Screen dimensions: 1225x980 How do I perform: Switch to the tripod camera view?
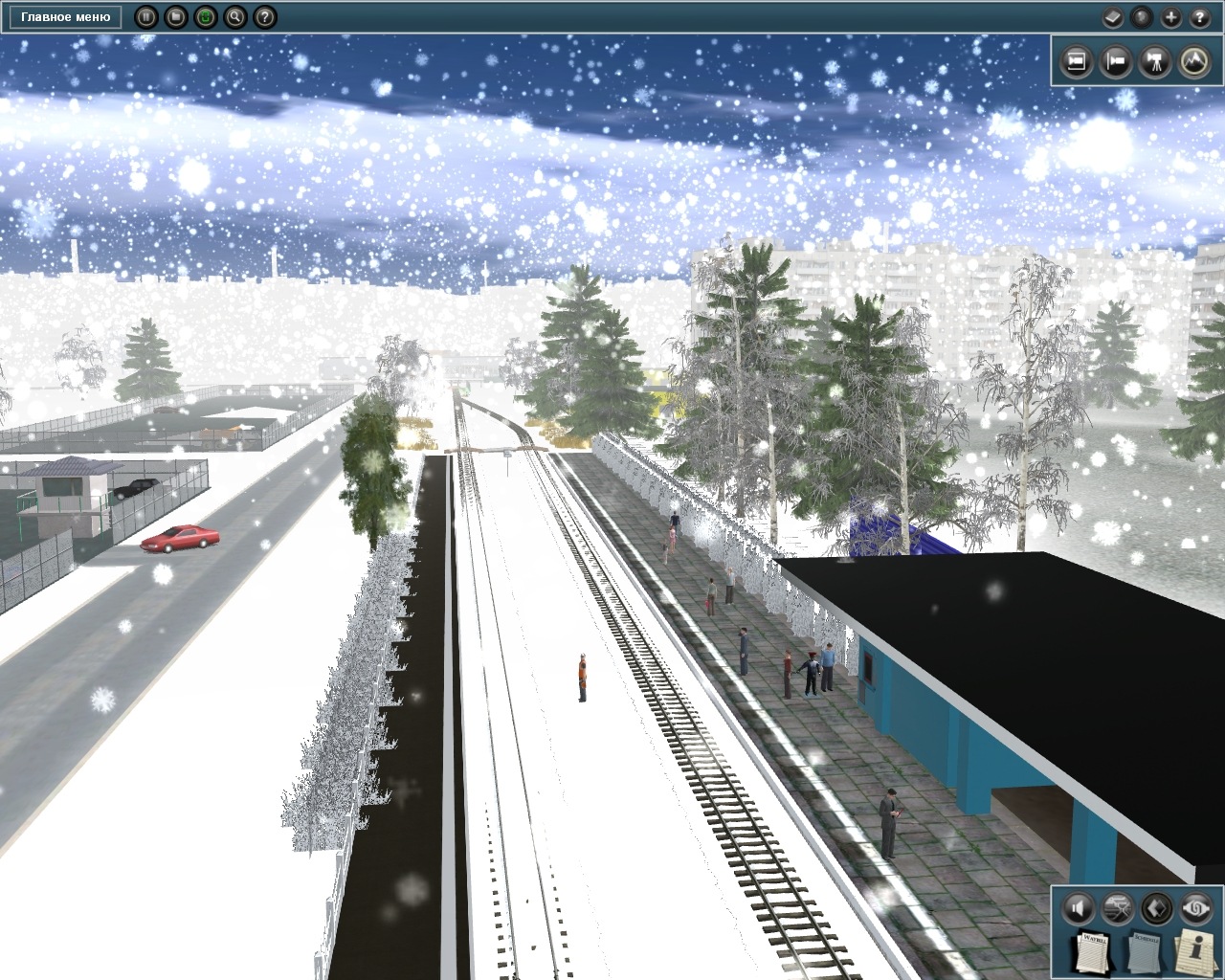1155,62
